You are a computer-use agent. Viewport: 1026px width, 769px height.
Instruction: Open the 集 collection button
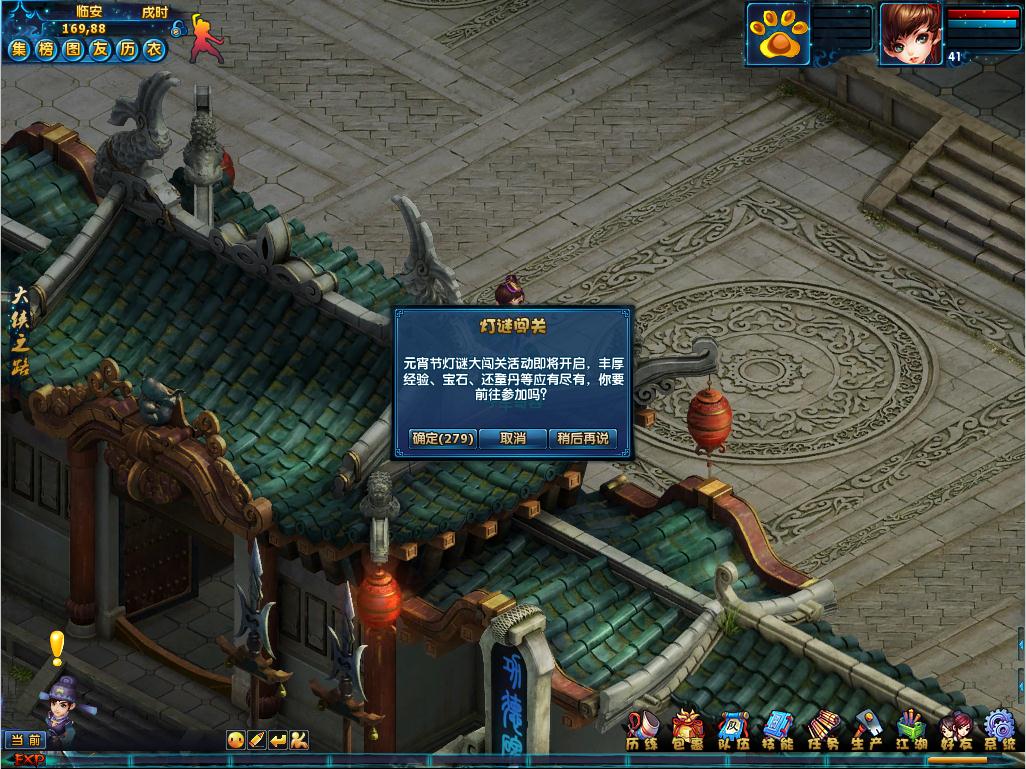[x=19, y=49]
